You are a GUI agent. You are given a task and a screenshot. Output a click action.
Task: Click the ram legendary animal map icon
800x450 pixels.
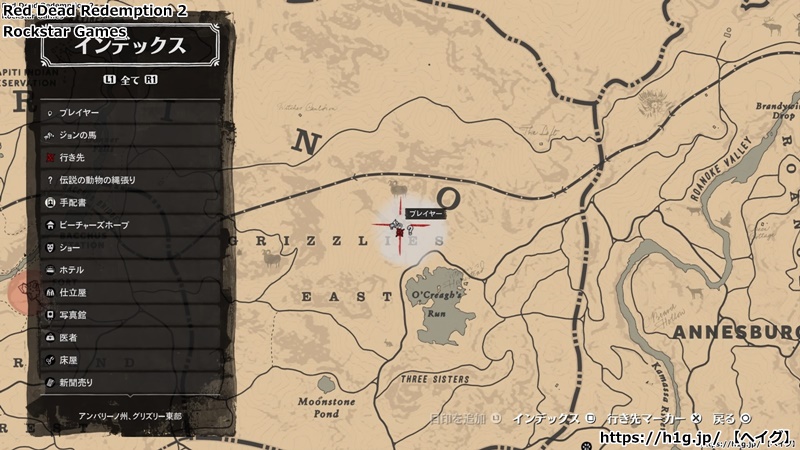click(x=399, y=187)
